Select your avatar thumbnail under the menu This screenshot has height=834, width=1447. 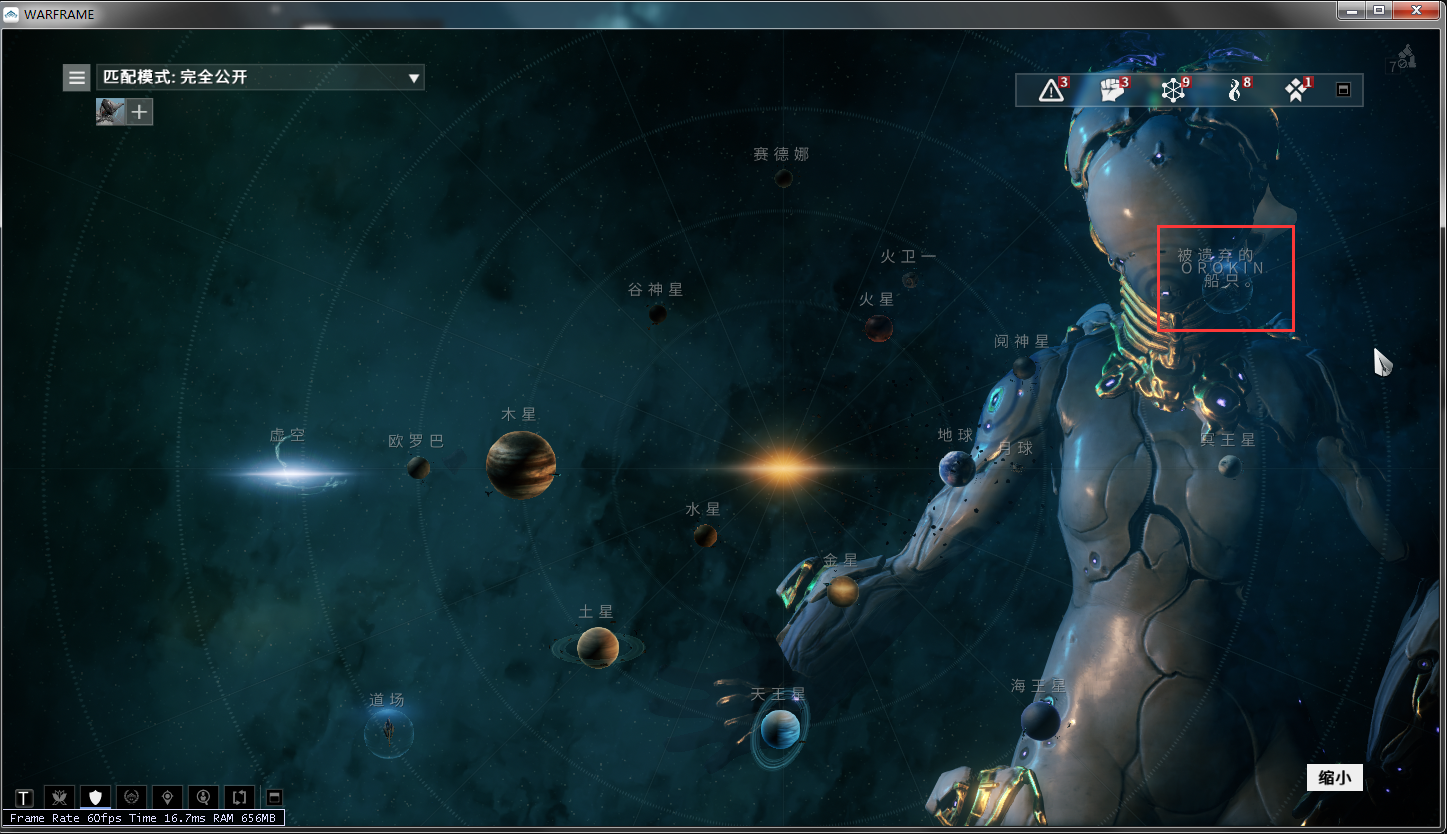point(109,111)
